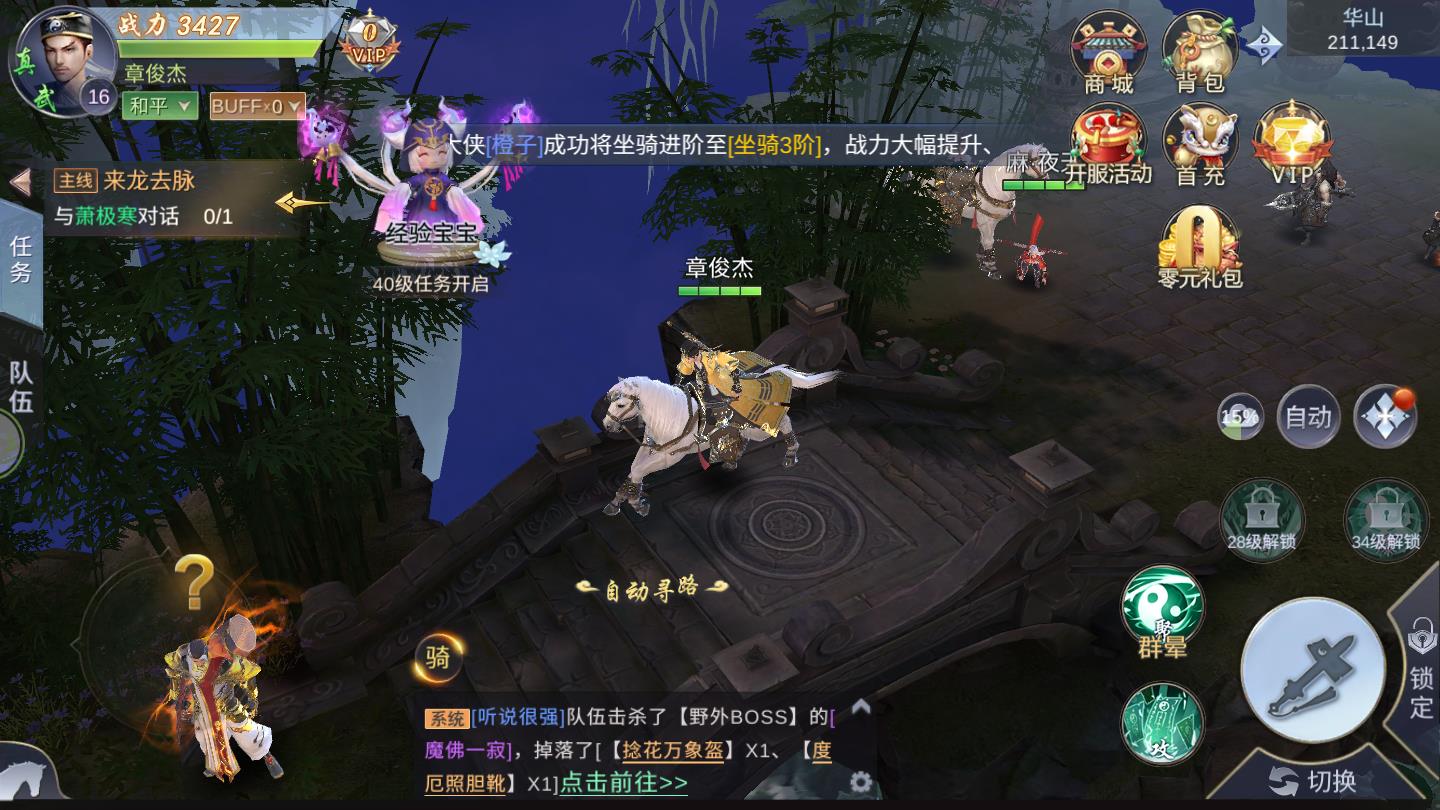Image resolution: width=1440 pixels, height=810 pixels.
Task: Expand the BUFF×0 dropdown
Action: tap(254, 104)
